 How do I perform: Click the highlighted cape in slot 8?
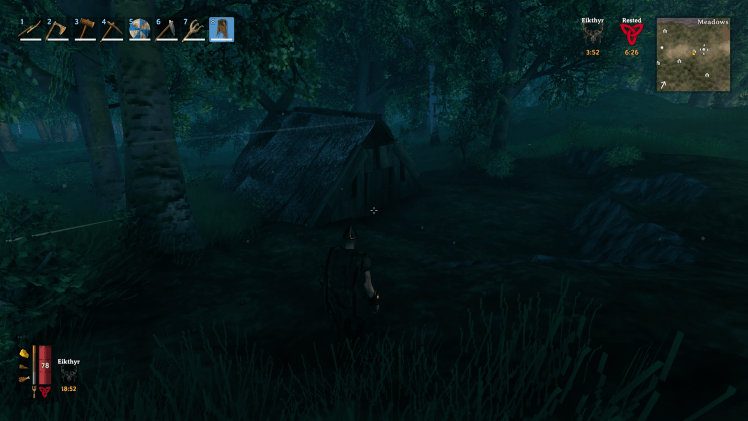221,29
